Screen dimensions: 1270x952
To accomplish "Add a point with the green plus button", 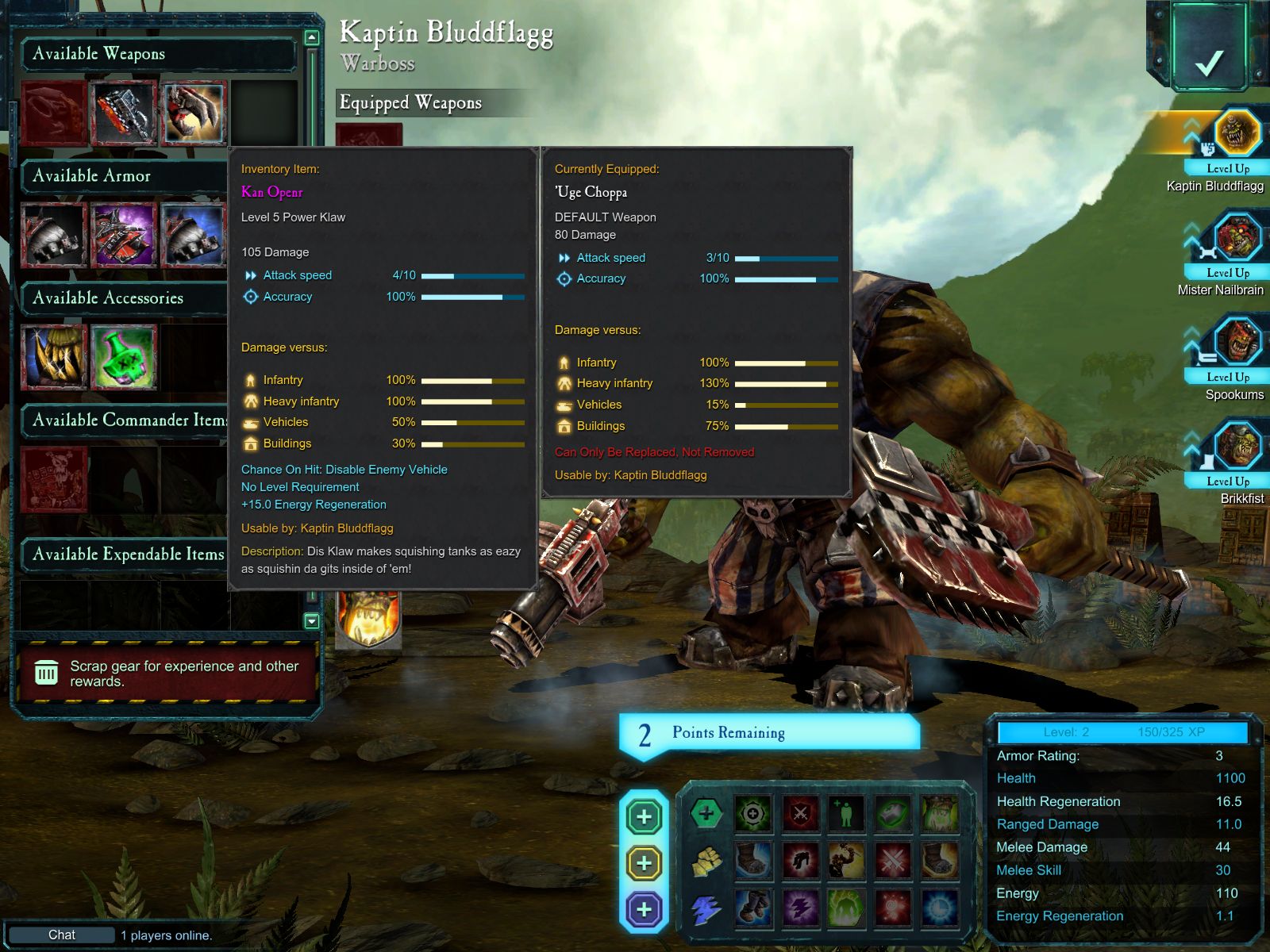I will pos(644,816).
